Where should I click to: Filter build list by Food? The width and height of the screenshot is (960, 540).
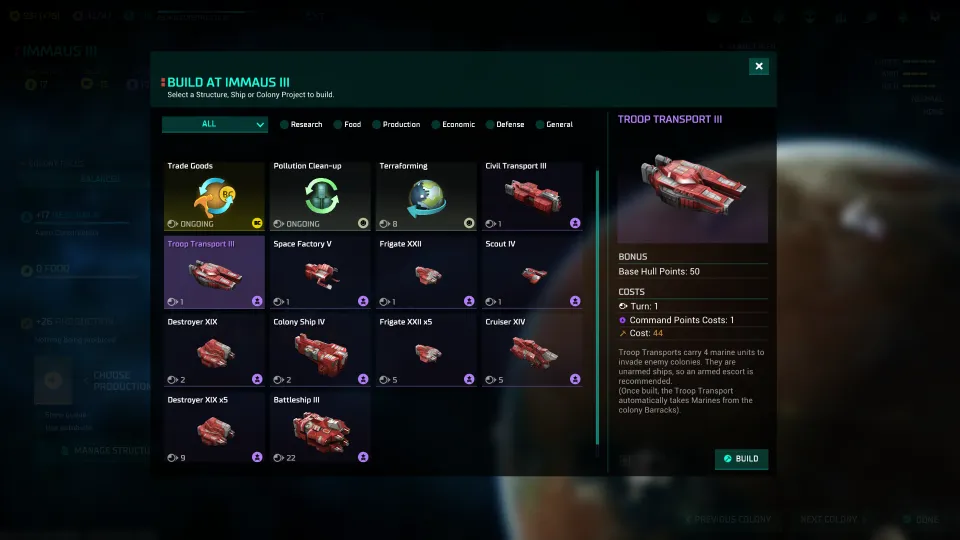point(347,125)
